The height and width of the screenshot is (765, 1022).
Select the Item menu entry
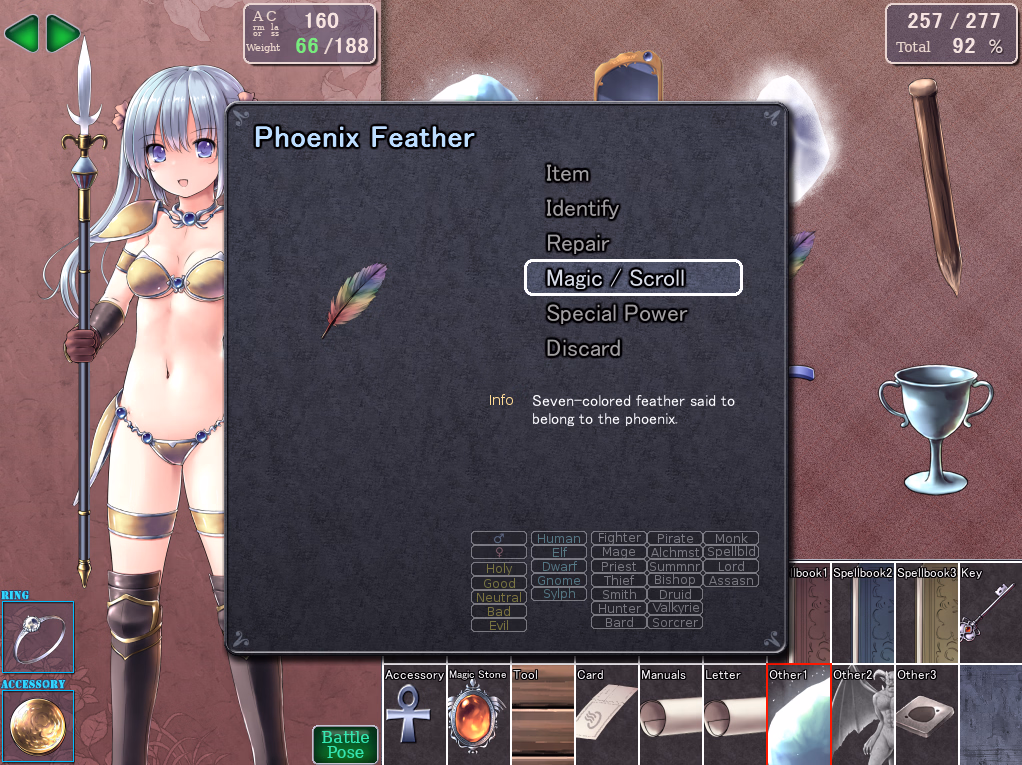[567, 174]
